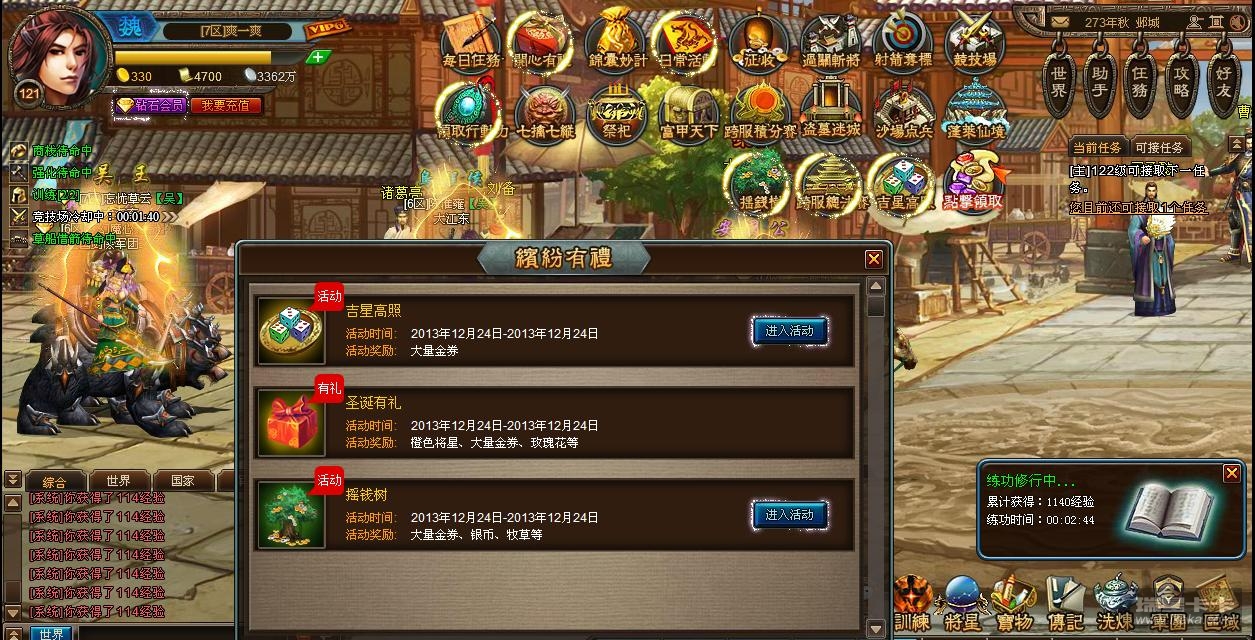1255x640 pixels.
Task: Open the 锦囊妙计 pouch icon
Action: (617, 40)
